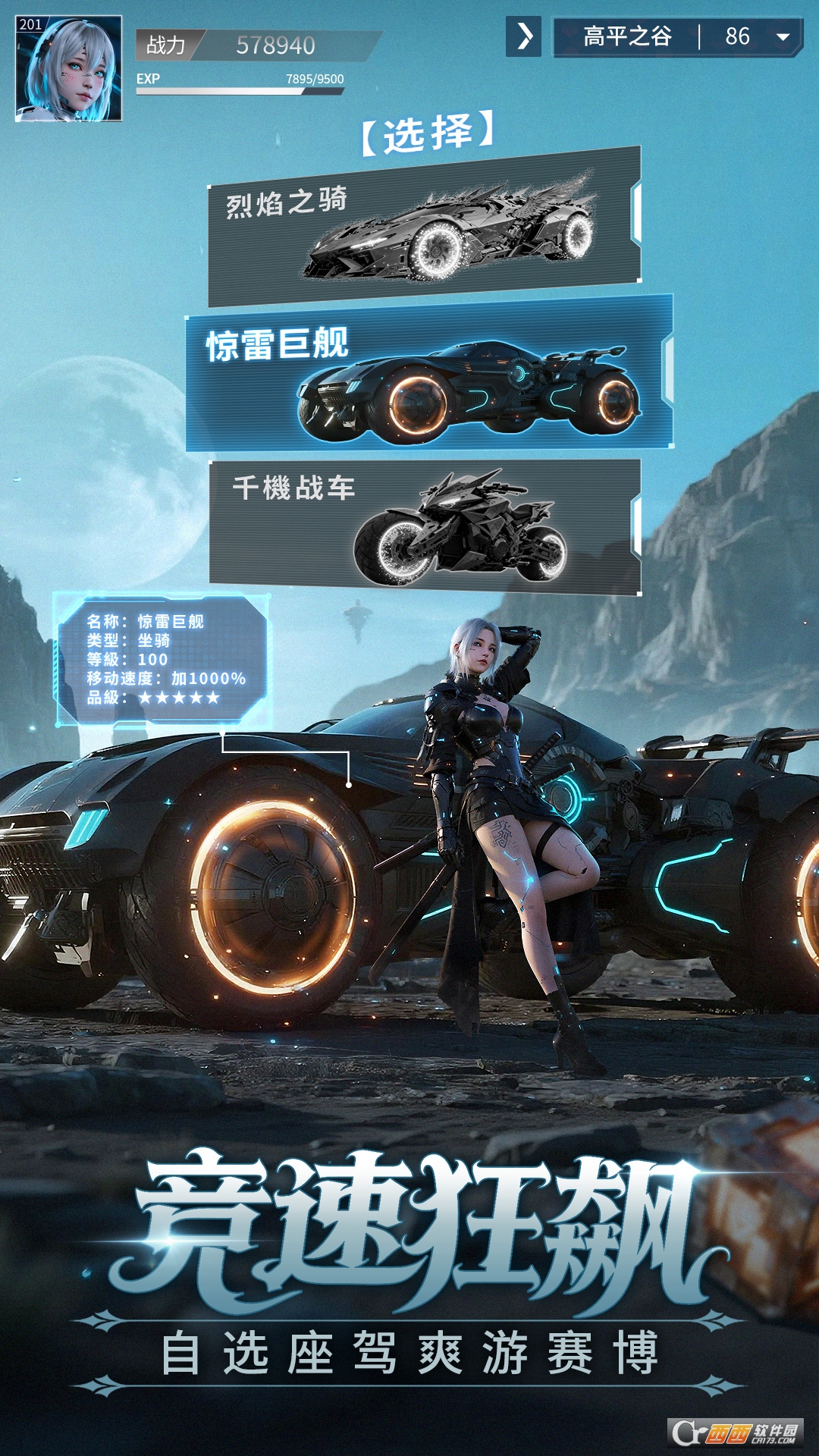Choose the 惊雷巨舰 vehicle card
This screenshot has height=1456, width=819.
(429, 373)
